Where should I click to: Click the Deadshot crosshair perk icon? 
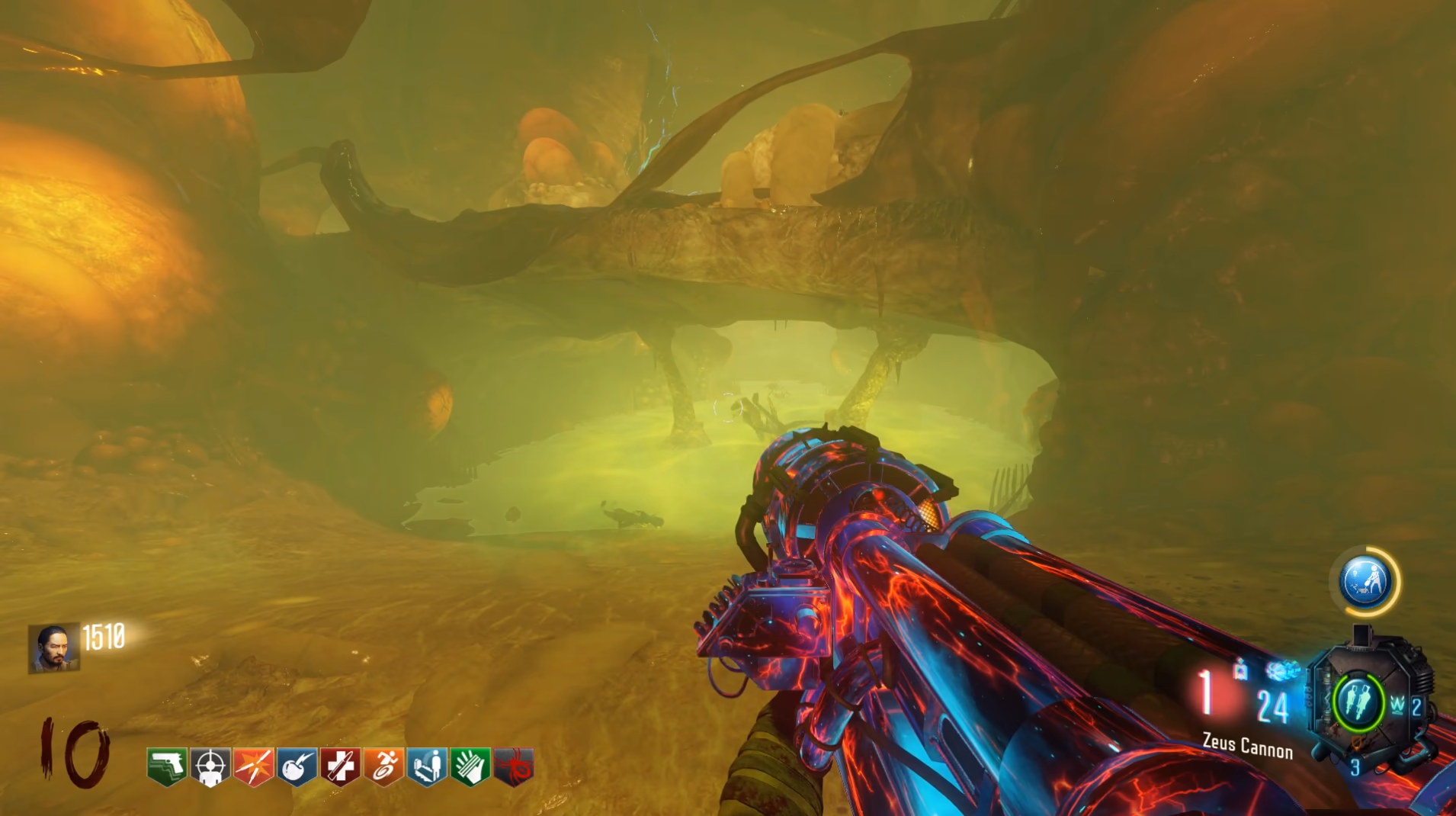[210, 766]
